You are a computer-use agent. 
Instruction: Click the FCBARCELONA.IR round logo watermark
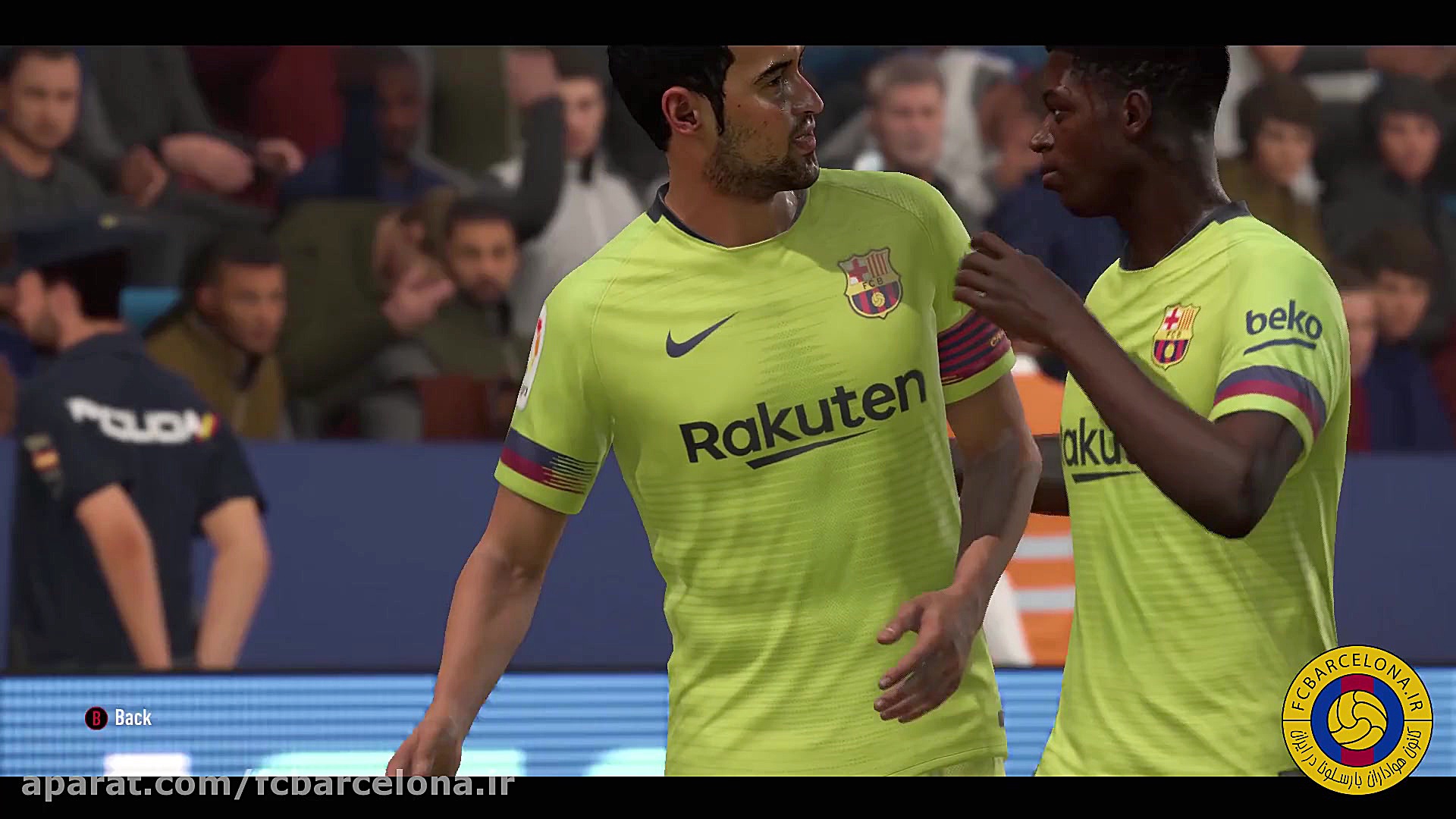click(1357, 720)
